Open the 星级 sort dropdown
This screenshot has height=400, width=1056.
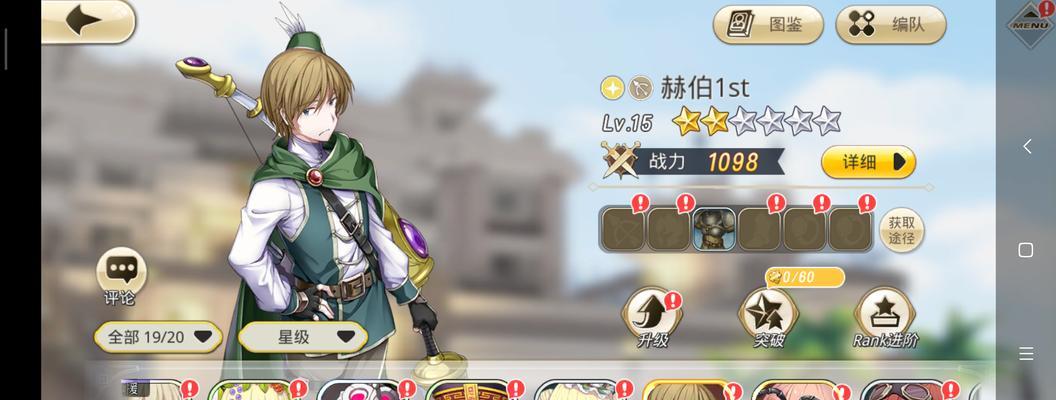point(304,337)
